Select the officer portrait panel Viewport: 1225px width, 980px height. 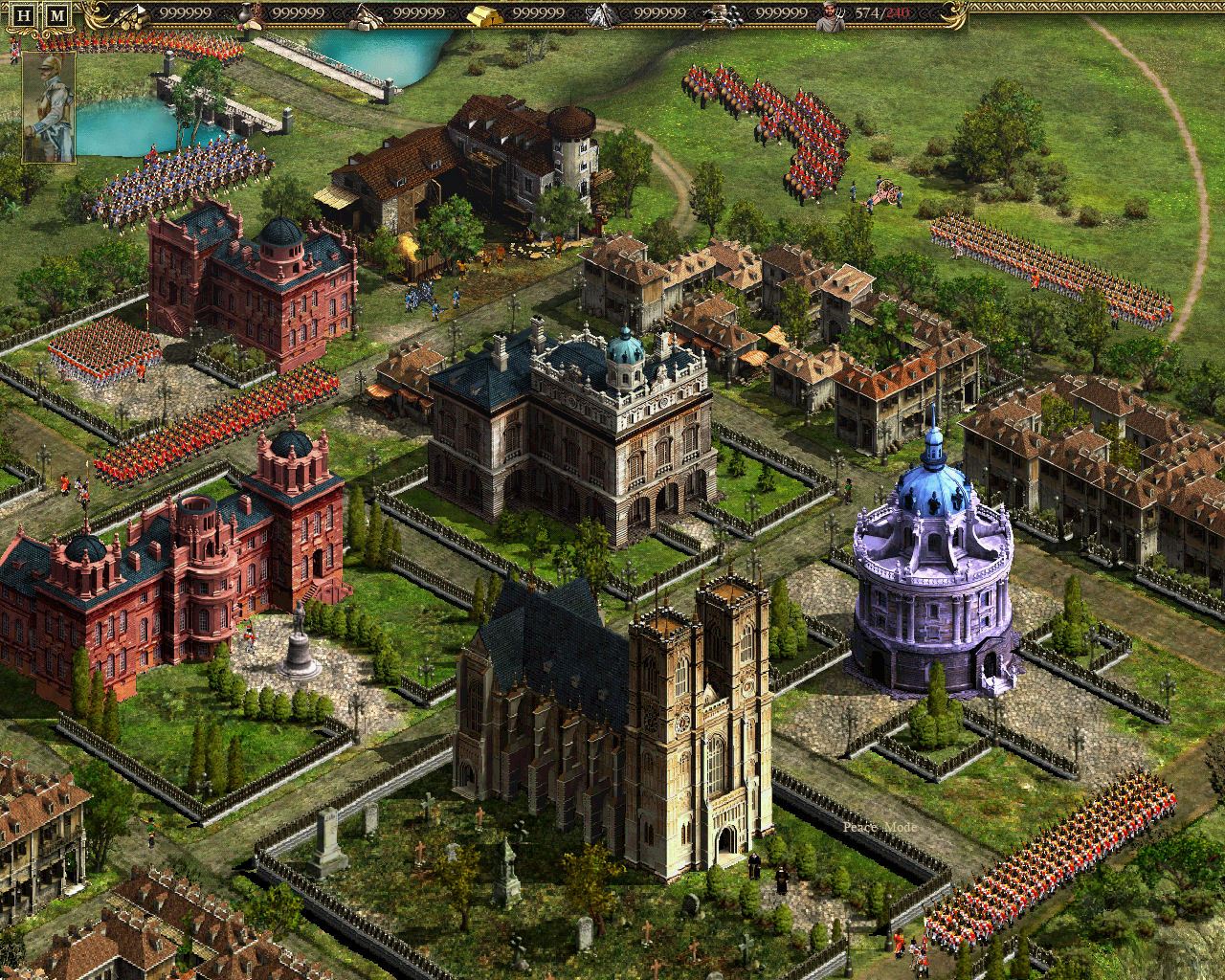(x=47, y=105)
